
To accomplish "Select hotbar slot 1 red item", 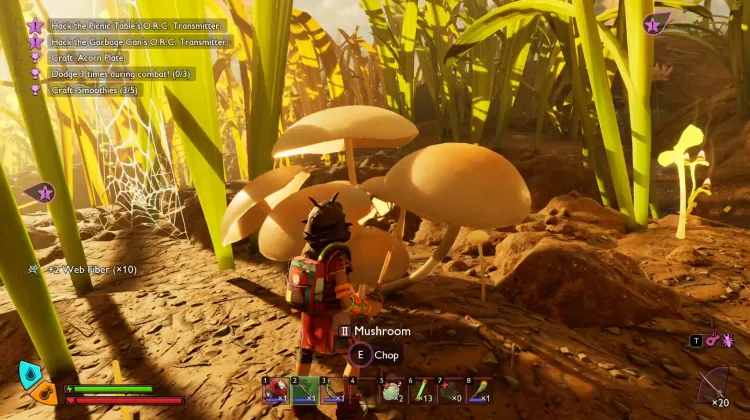I will point(275,390).
